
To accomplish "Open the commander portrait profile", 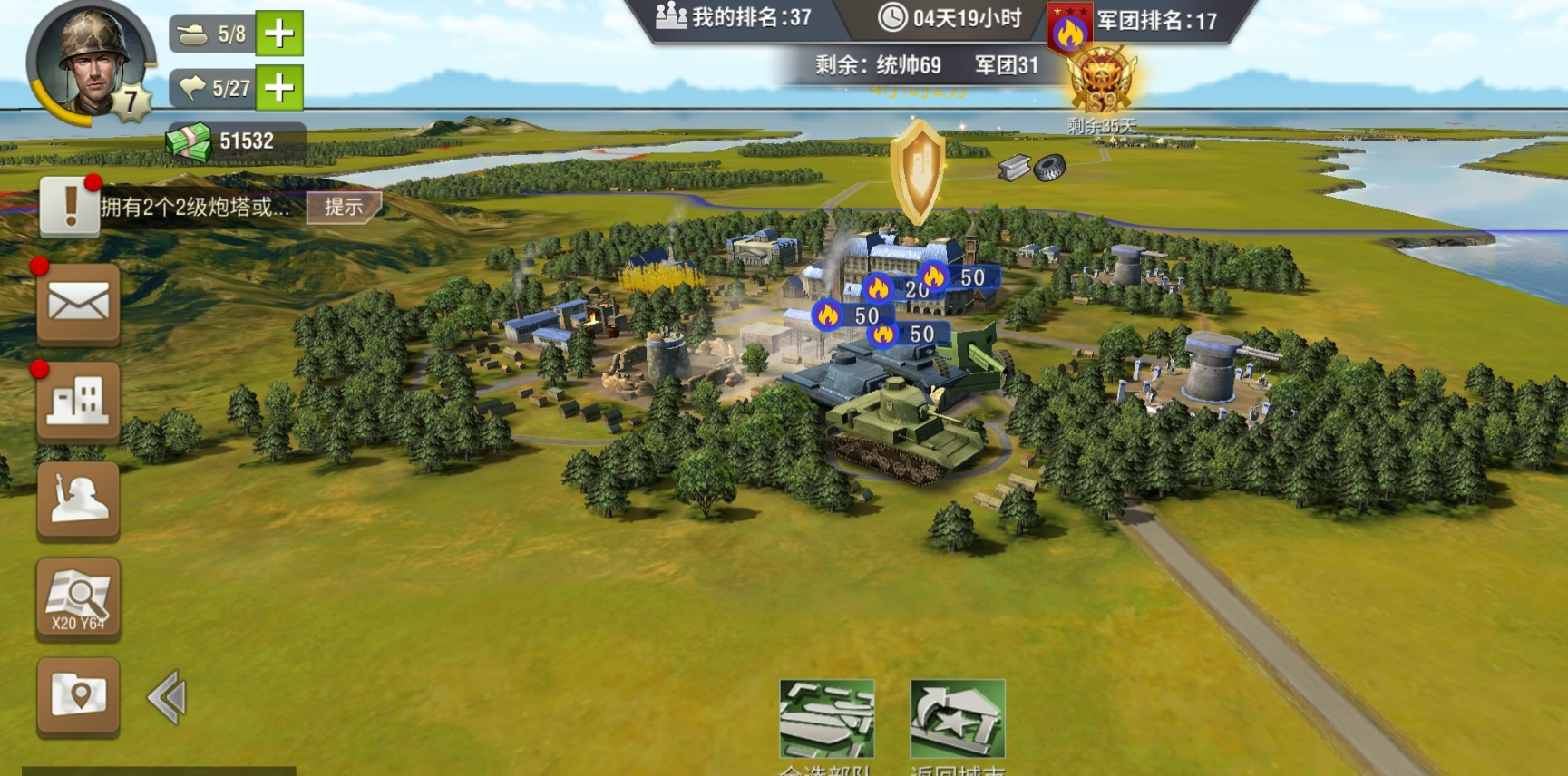I will 91,63.
